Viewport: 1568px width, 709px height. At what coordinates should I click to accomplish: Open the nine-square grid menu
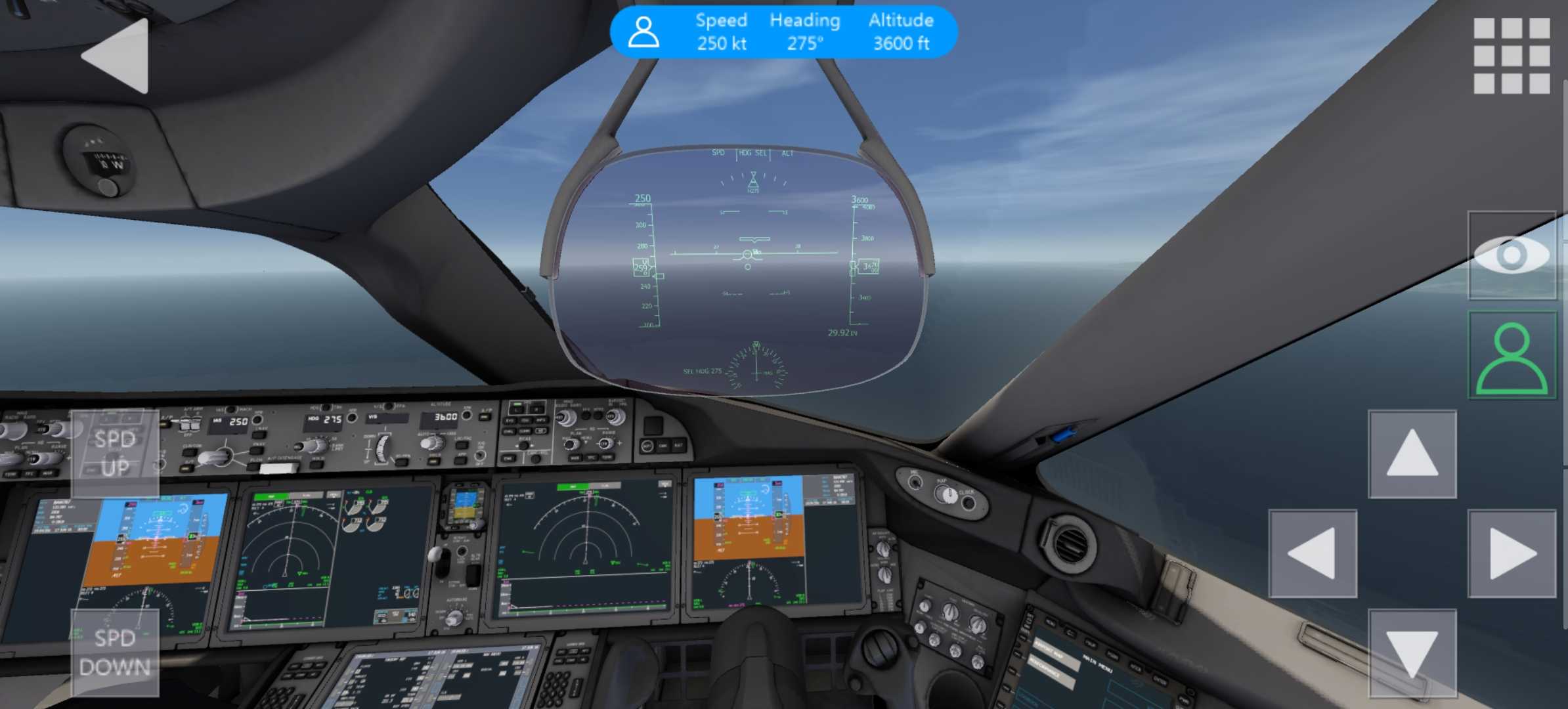pyautogui.click(x=1512, y=56)
